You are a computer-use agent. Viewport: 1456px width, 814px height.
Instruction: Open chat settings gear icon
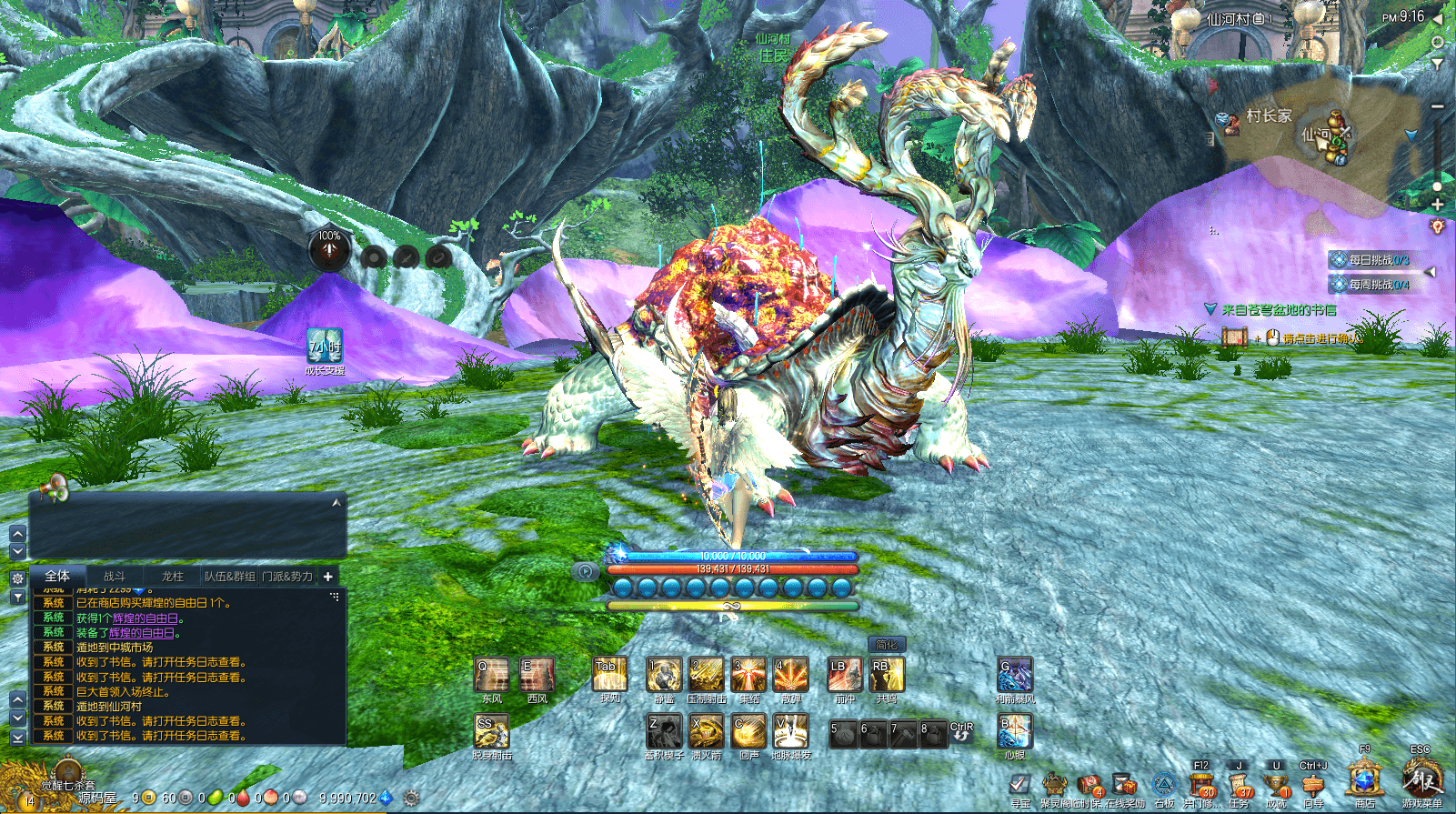click(x=17, y=578)
